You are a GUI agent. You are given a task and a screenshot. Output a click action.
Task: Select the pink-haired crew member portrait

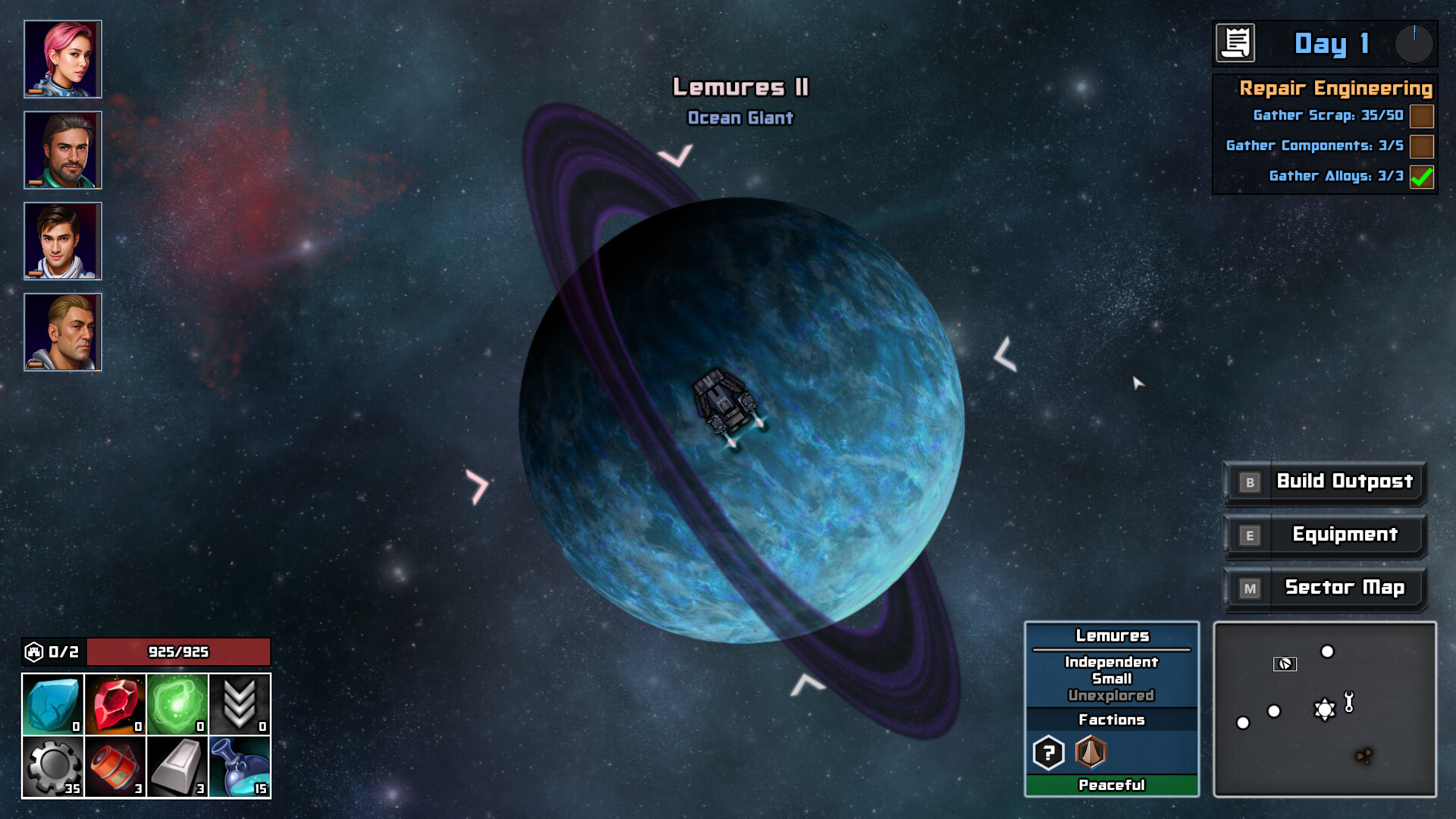coord(62,57)
